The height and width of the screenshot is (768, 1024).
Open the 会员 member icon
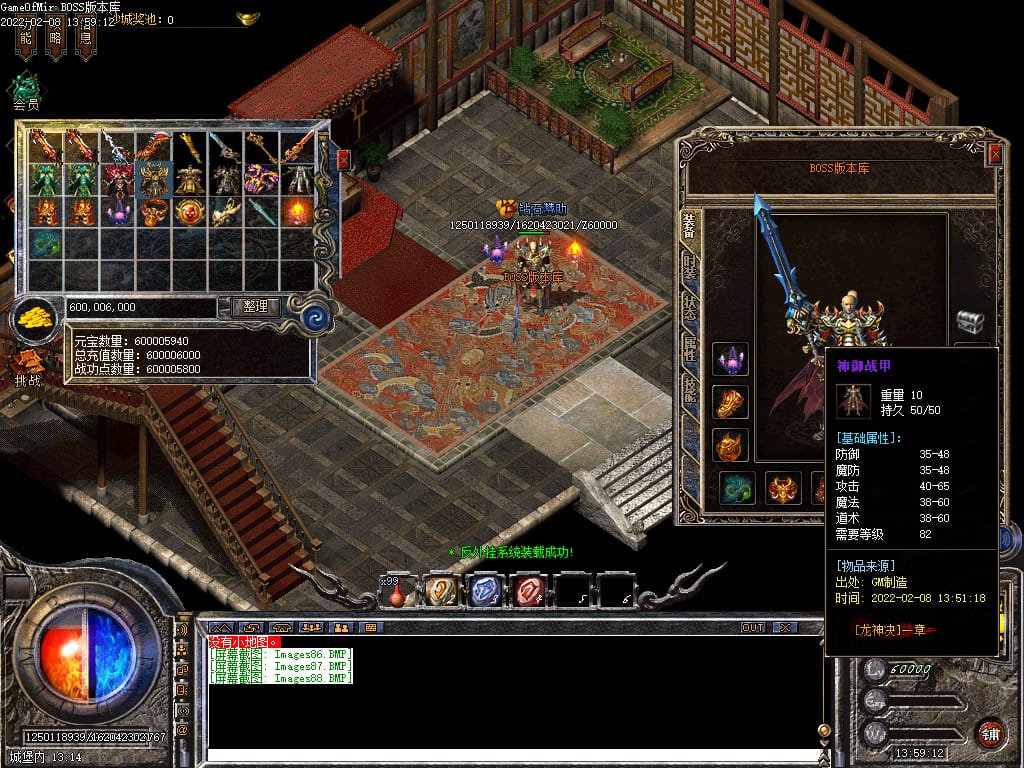[x=26, y=88]
